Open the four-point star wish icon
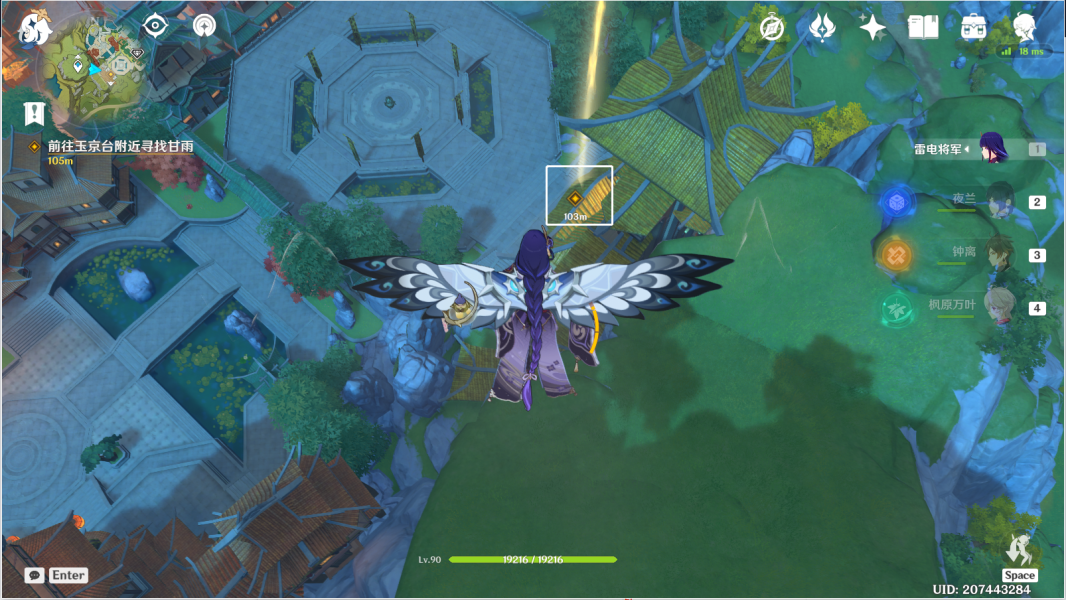The width and height of the screenshot is (1066, 600). pyautogui.click(x=872, y=27)
